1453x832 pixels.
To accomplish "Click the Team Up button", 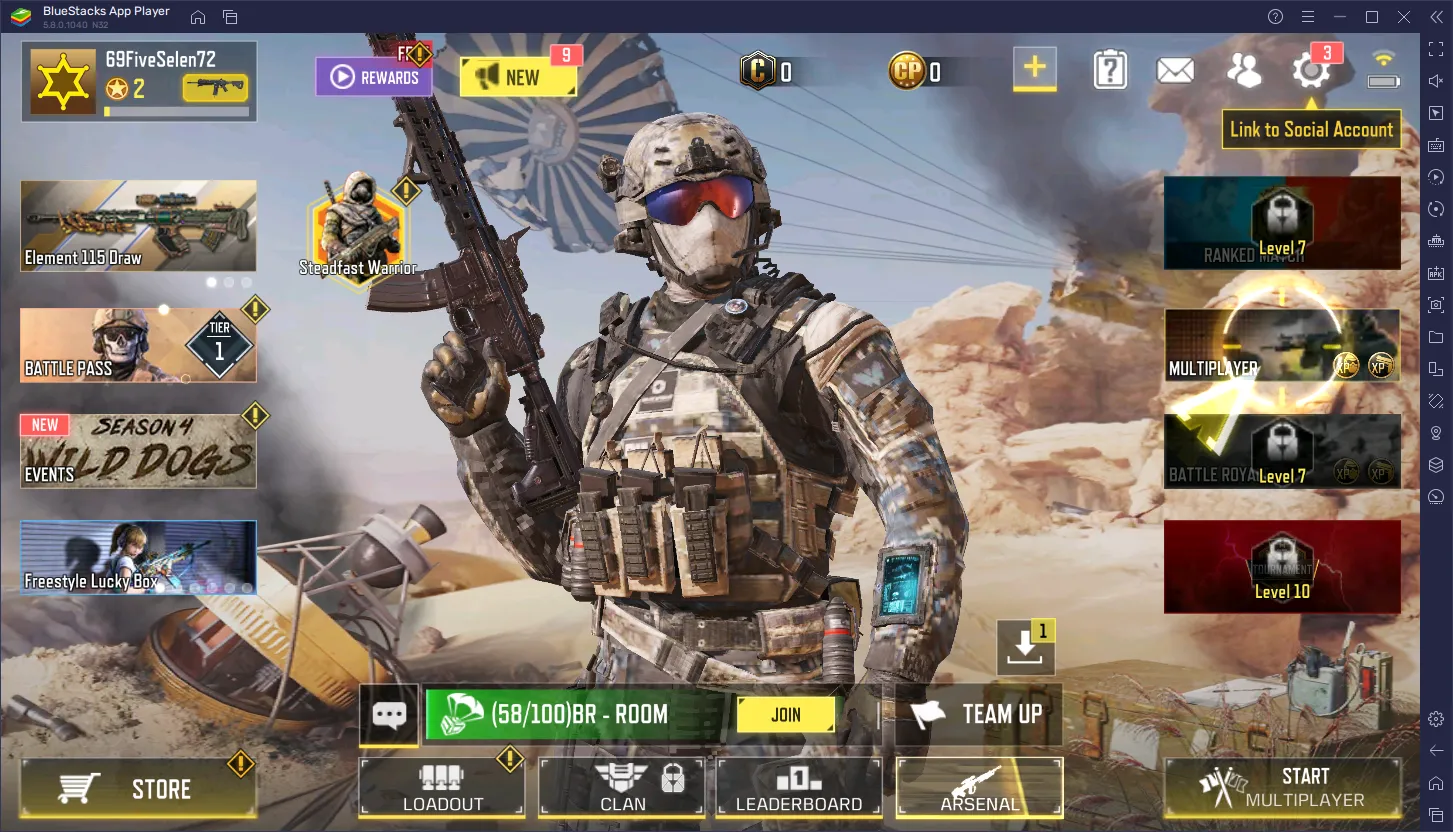I will coord(979,714).
